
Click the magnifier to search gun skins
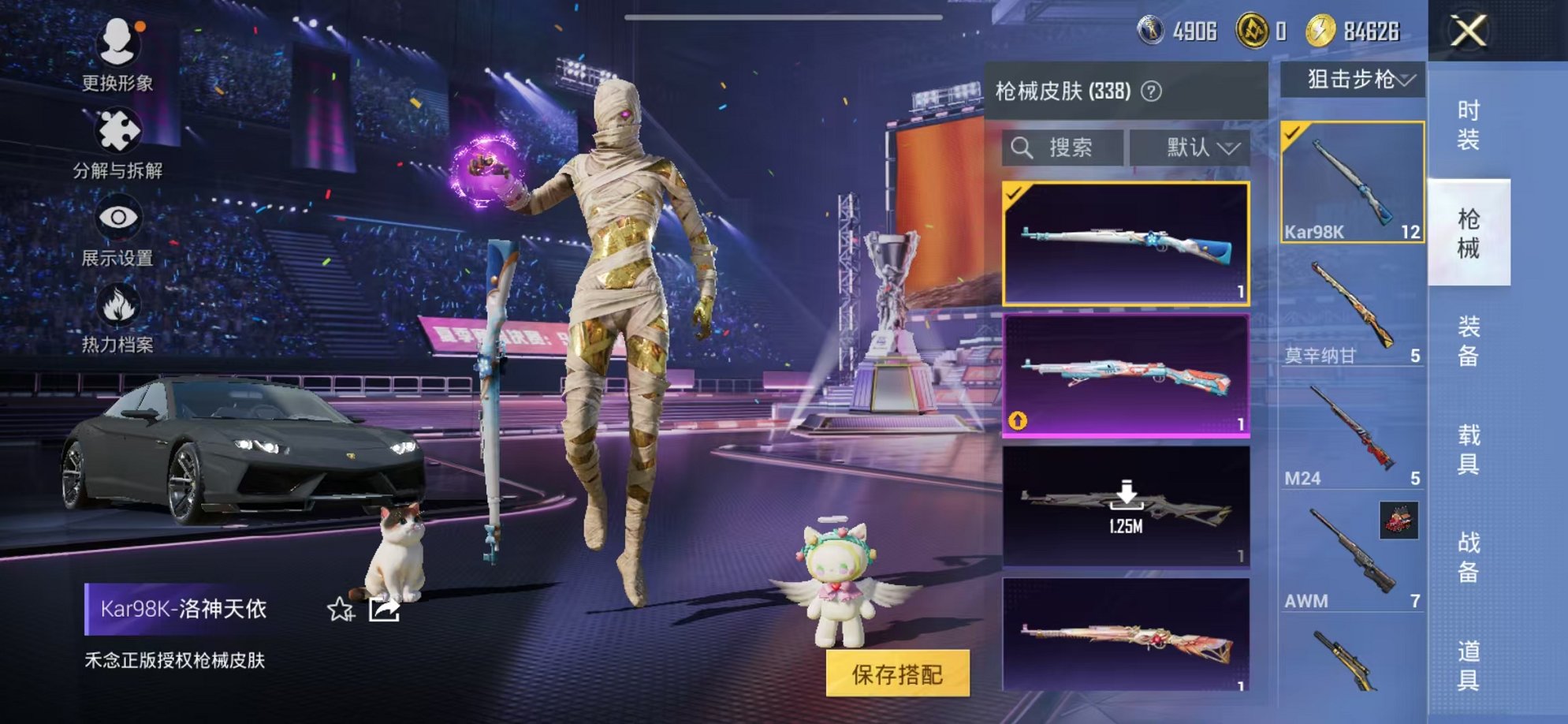coord(1024,147)
